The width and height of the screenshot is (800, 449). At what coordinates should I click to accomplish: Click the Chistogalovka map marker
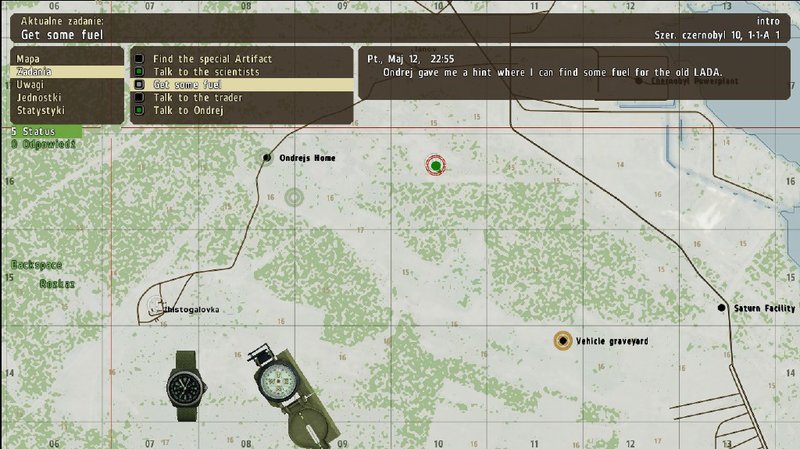pos(166,309)
